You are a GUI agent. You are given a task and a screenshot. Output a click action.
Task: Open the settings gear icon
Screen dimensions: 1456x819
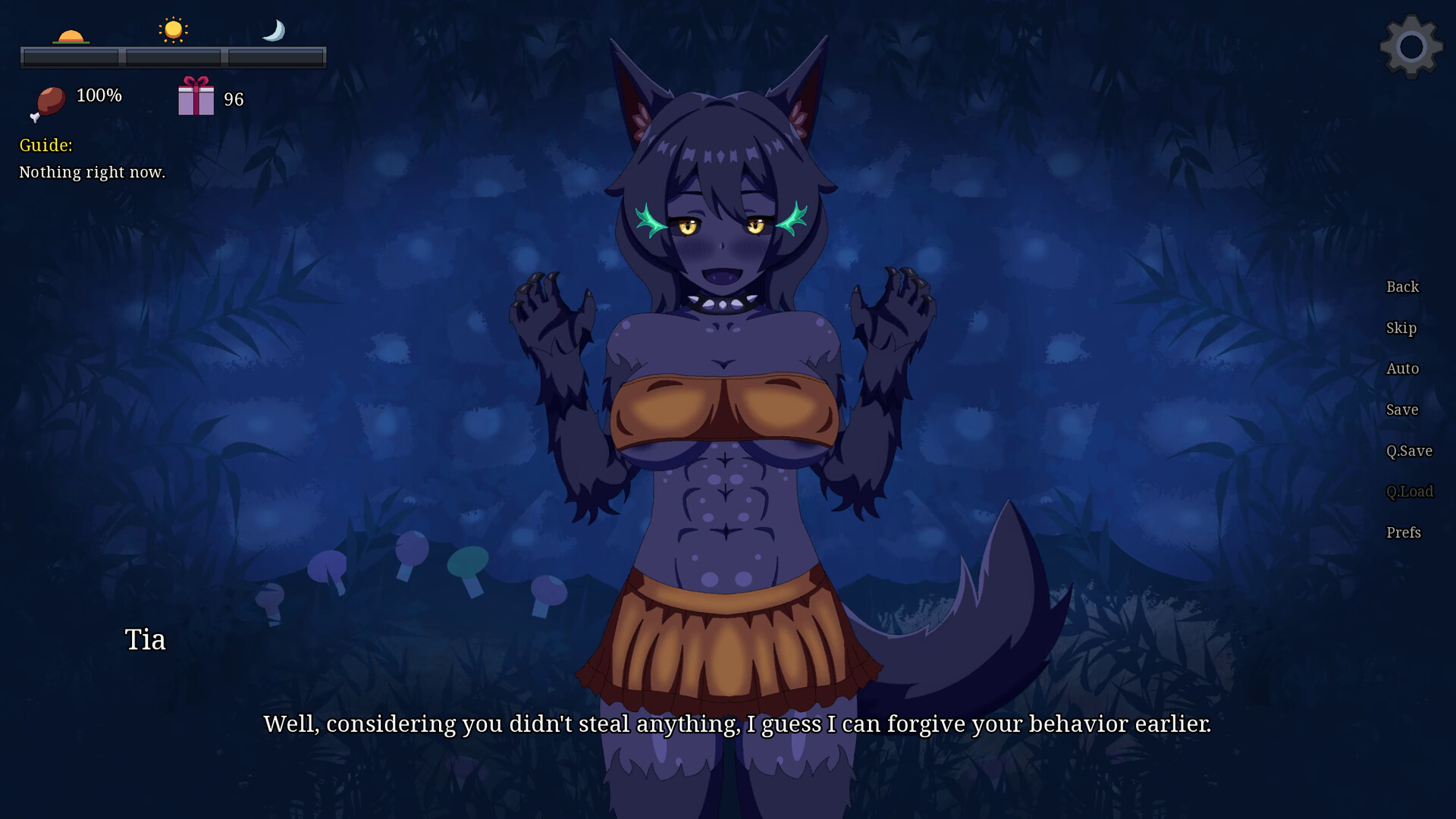[x=1410, y=47]
